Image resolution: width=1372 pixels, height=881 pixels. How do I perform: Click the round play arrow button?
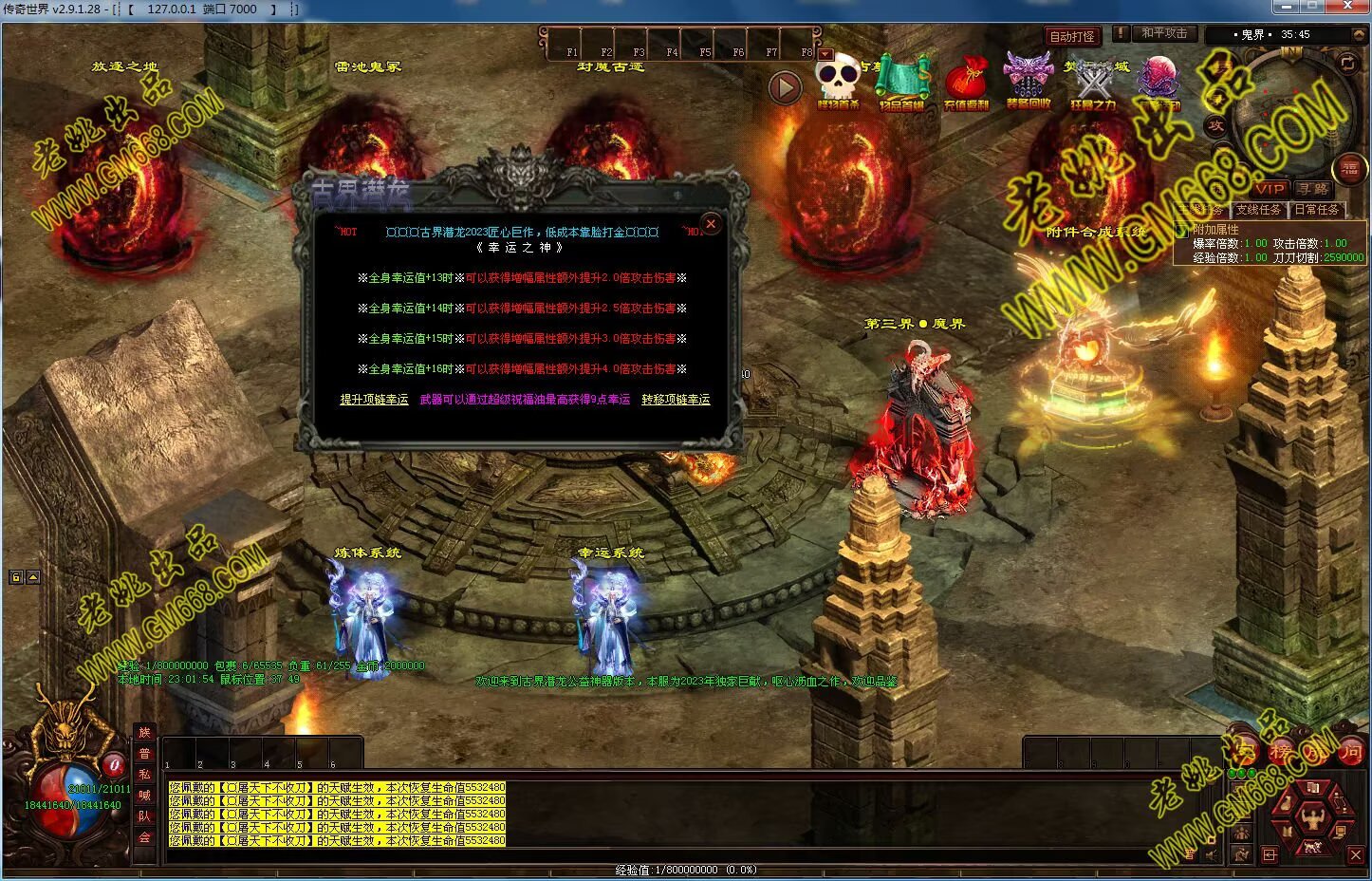(784, 88)
